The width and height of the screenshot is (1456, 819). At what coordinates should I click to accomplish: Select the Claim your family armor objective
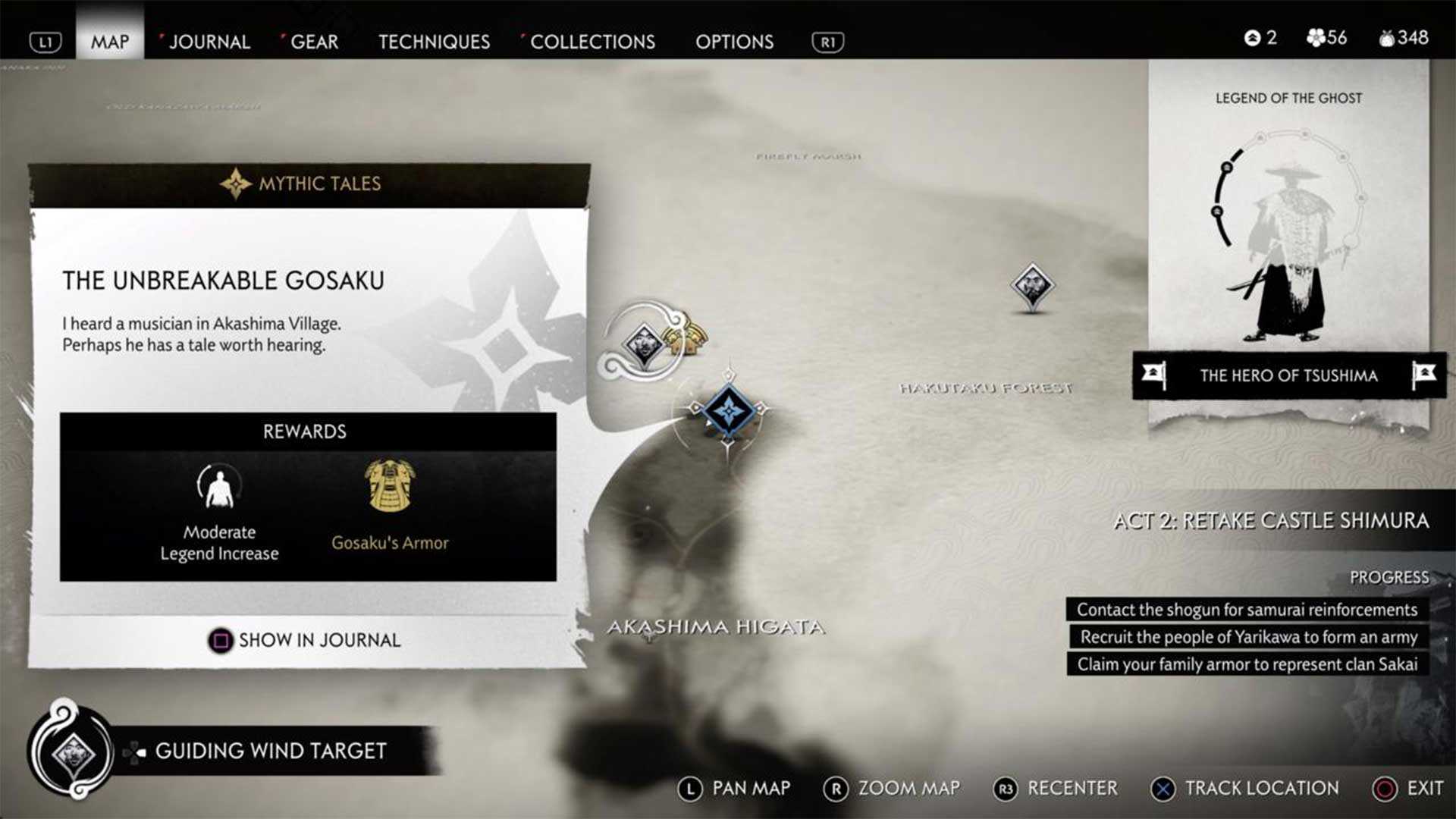click(1247, 664)
